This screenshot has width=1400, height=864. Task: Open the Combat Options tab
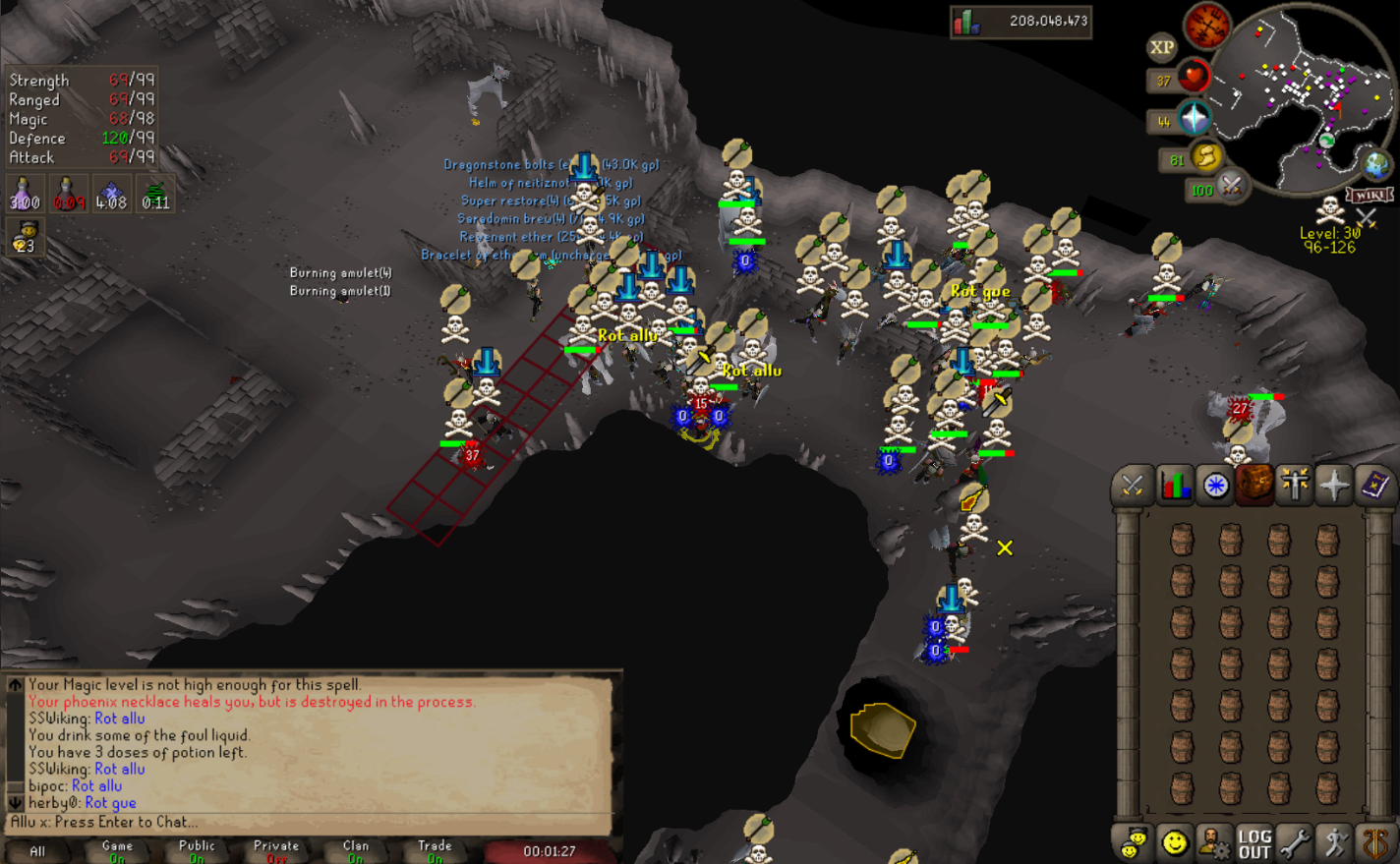click(x=1133, y=486)
